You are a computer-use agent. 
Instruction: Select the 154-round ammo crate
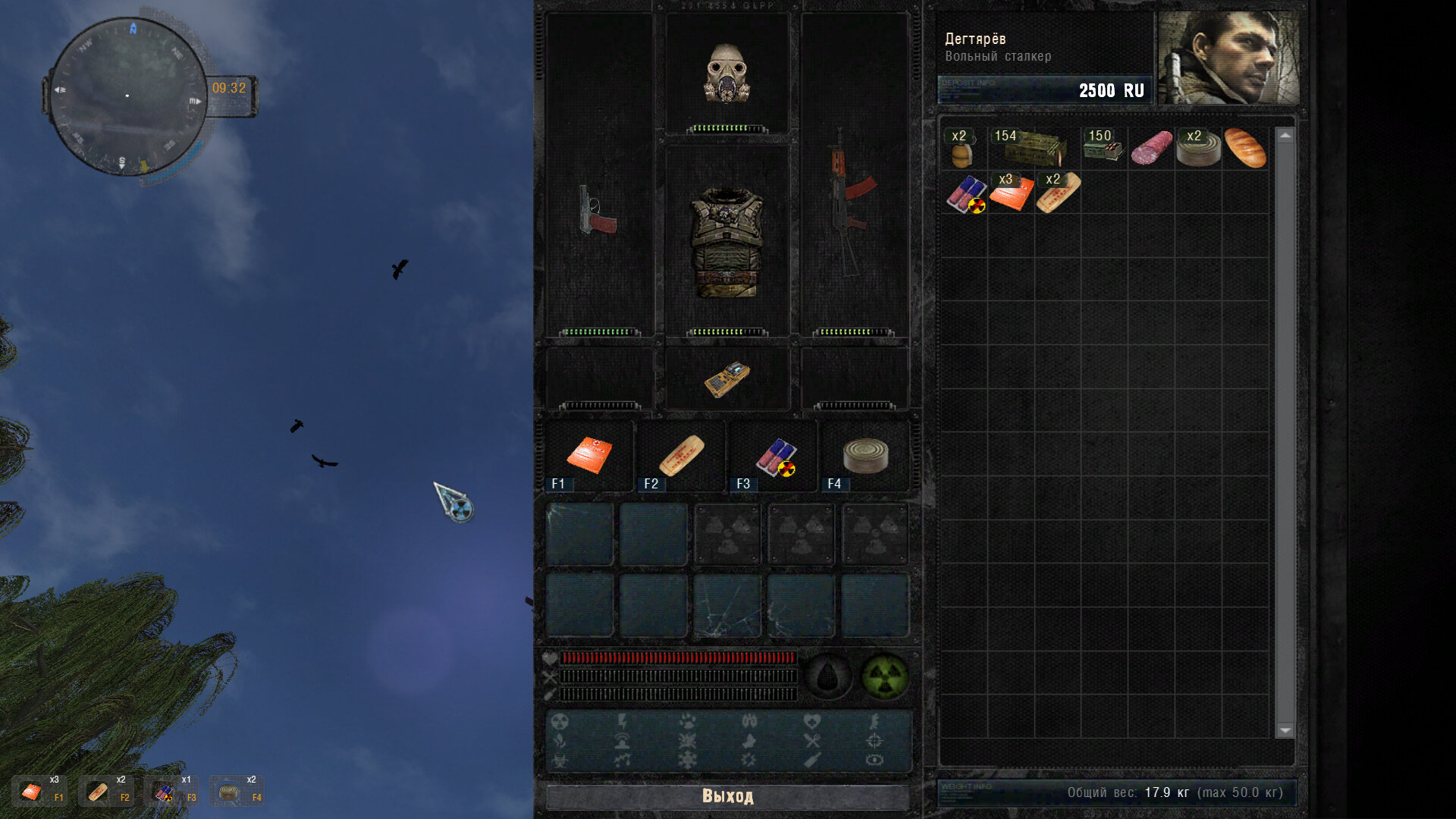(x=1033, y=148)
